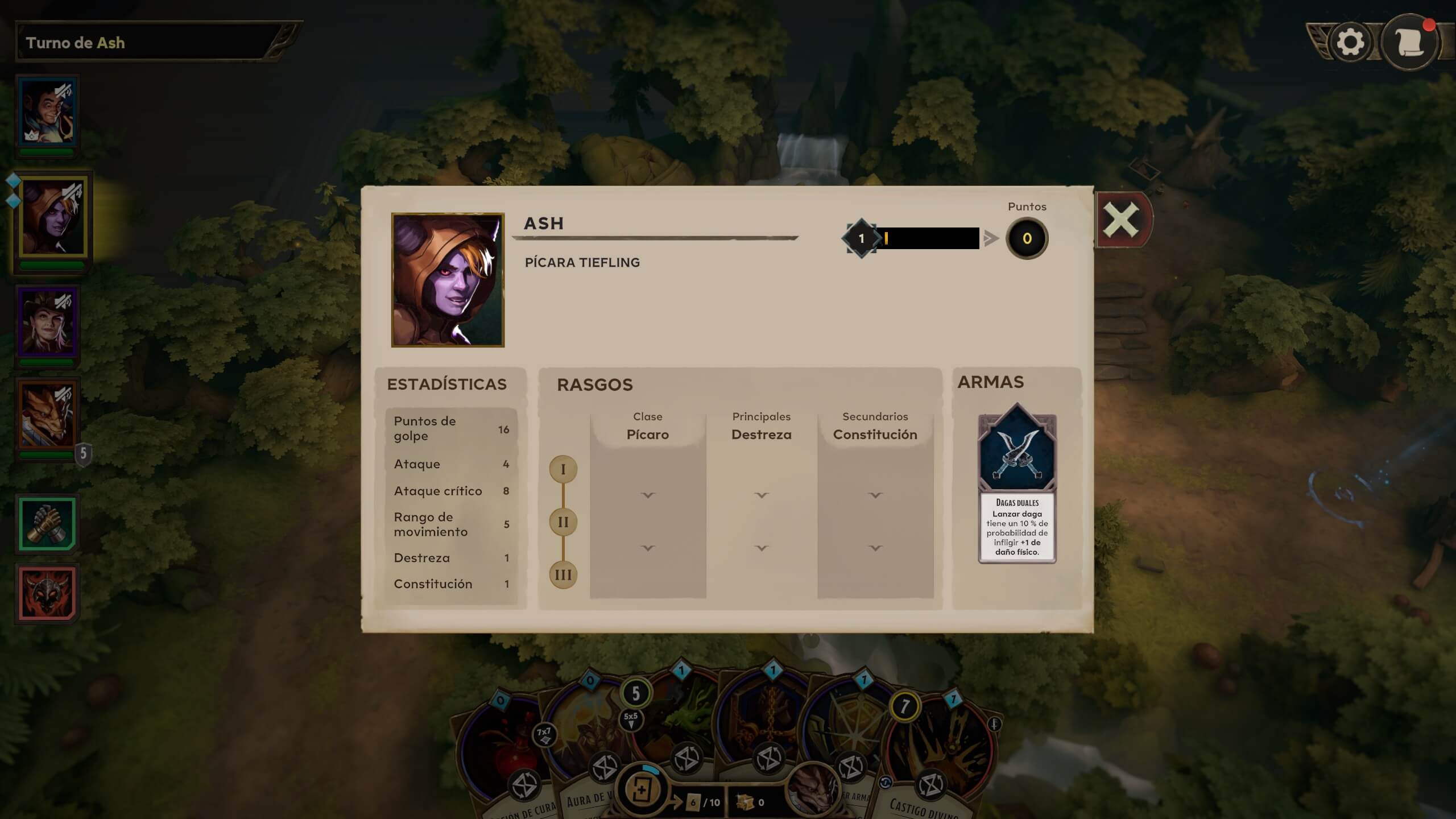Open the settings gear menu
This screenshot has width=1456, height=819.
pos(1350,41)
